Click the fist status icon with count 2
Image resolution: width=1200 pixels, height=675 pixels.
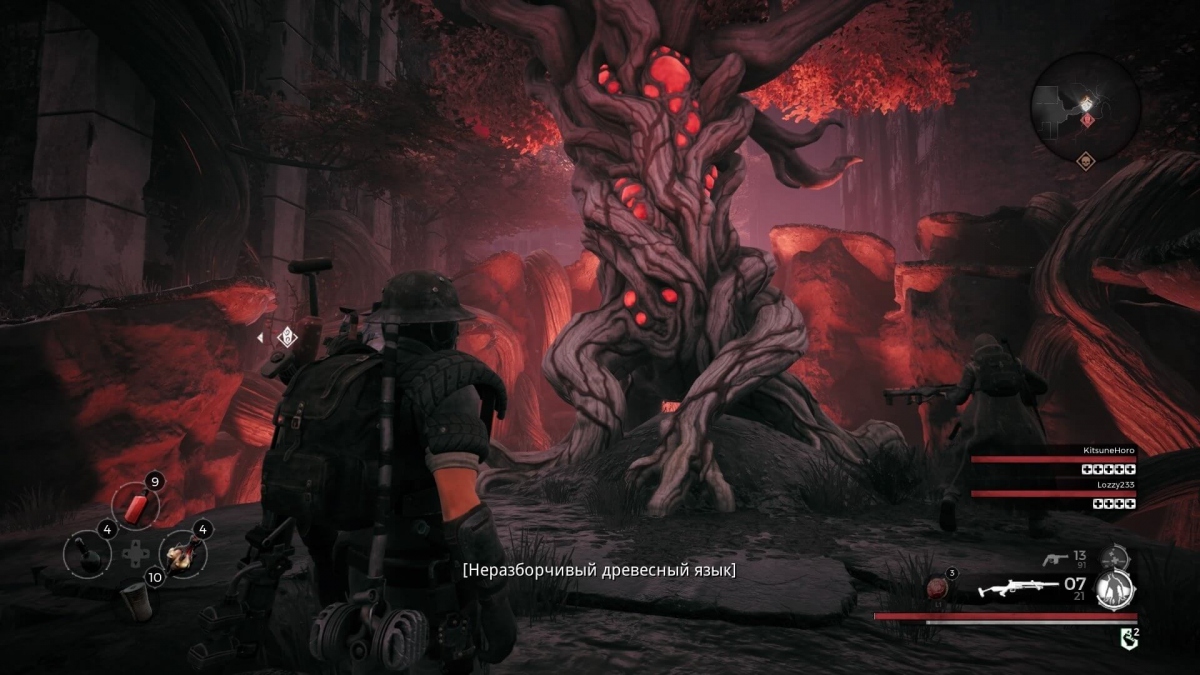1127,635
